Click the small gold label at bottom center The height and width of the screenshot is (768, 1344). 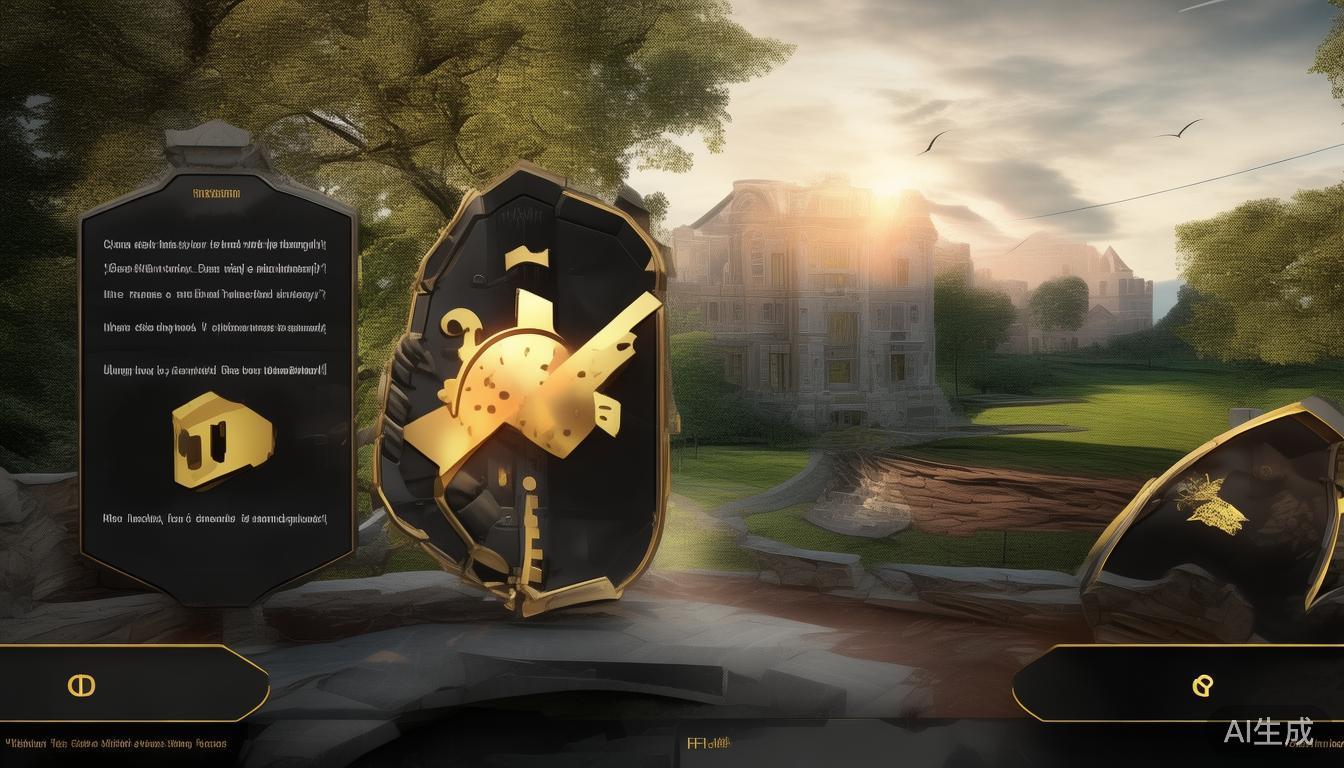[709, 743]
